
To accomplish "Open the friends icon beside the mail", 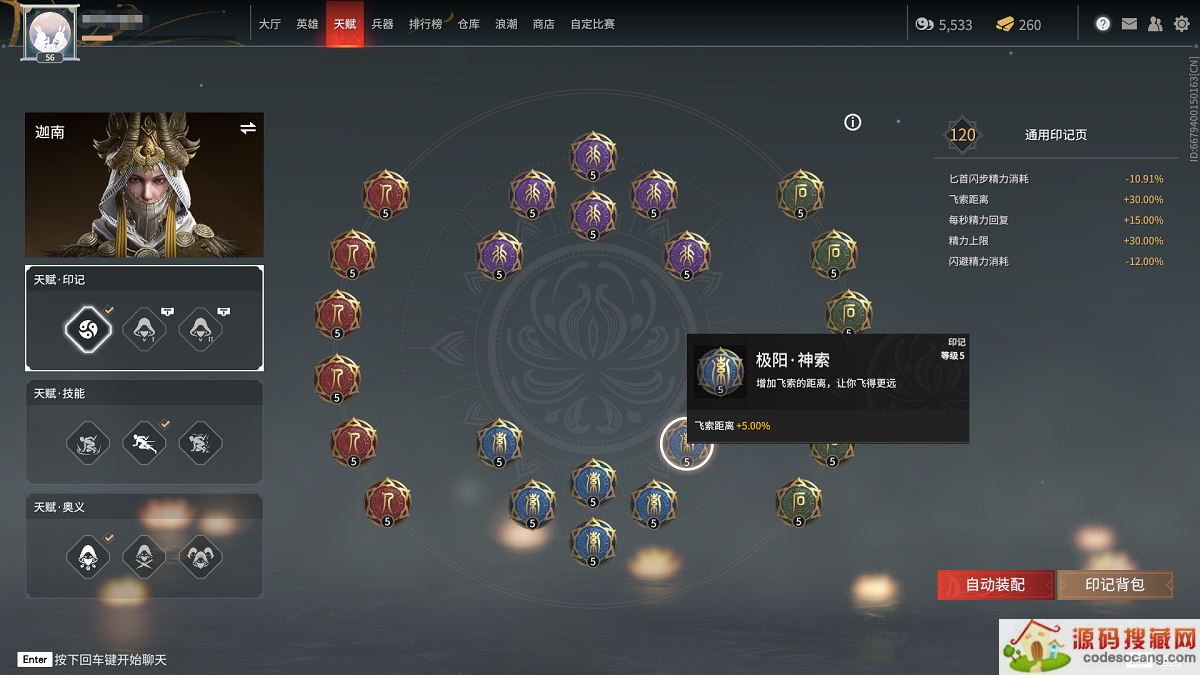I will coord(1155,24).
